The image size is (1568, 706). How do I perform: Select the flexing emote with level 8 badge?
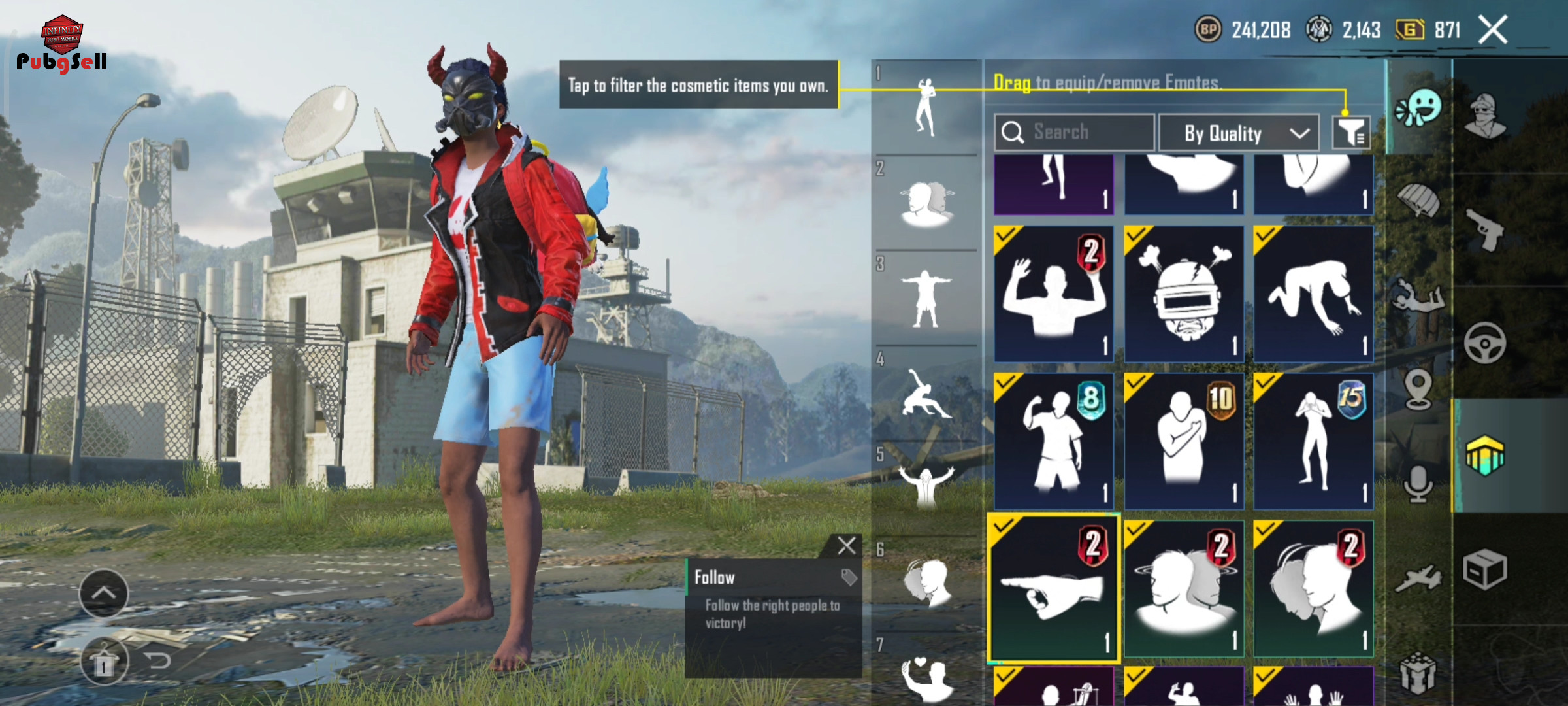tap(1053, 441)
